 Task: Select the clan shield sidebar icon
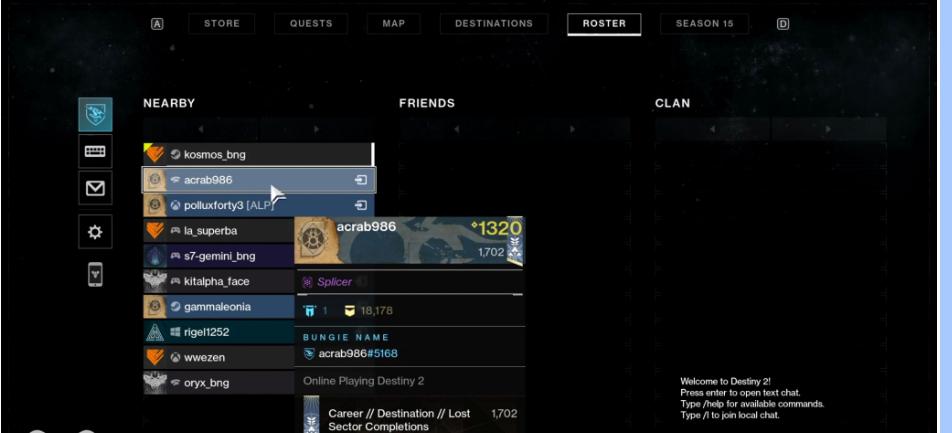pos(96,114)
